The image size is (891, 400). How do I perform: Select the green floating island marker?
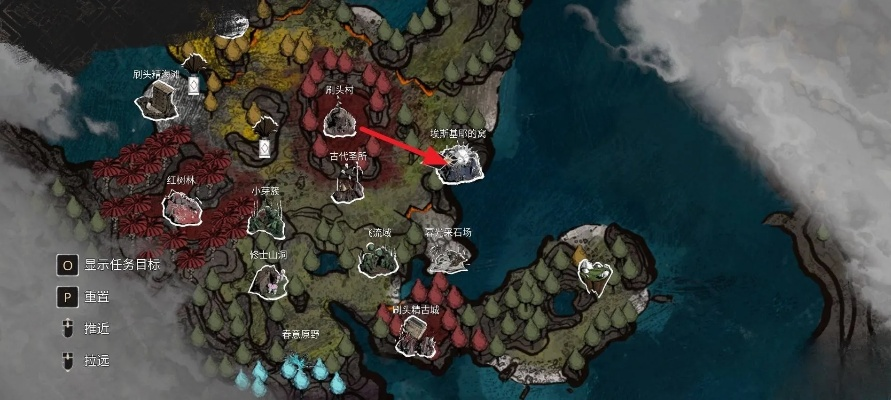click(597, 273)
